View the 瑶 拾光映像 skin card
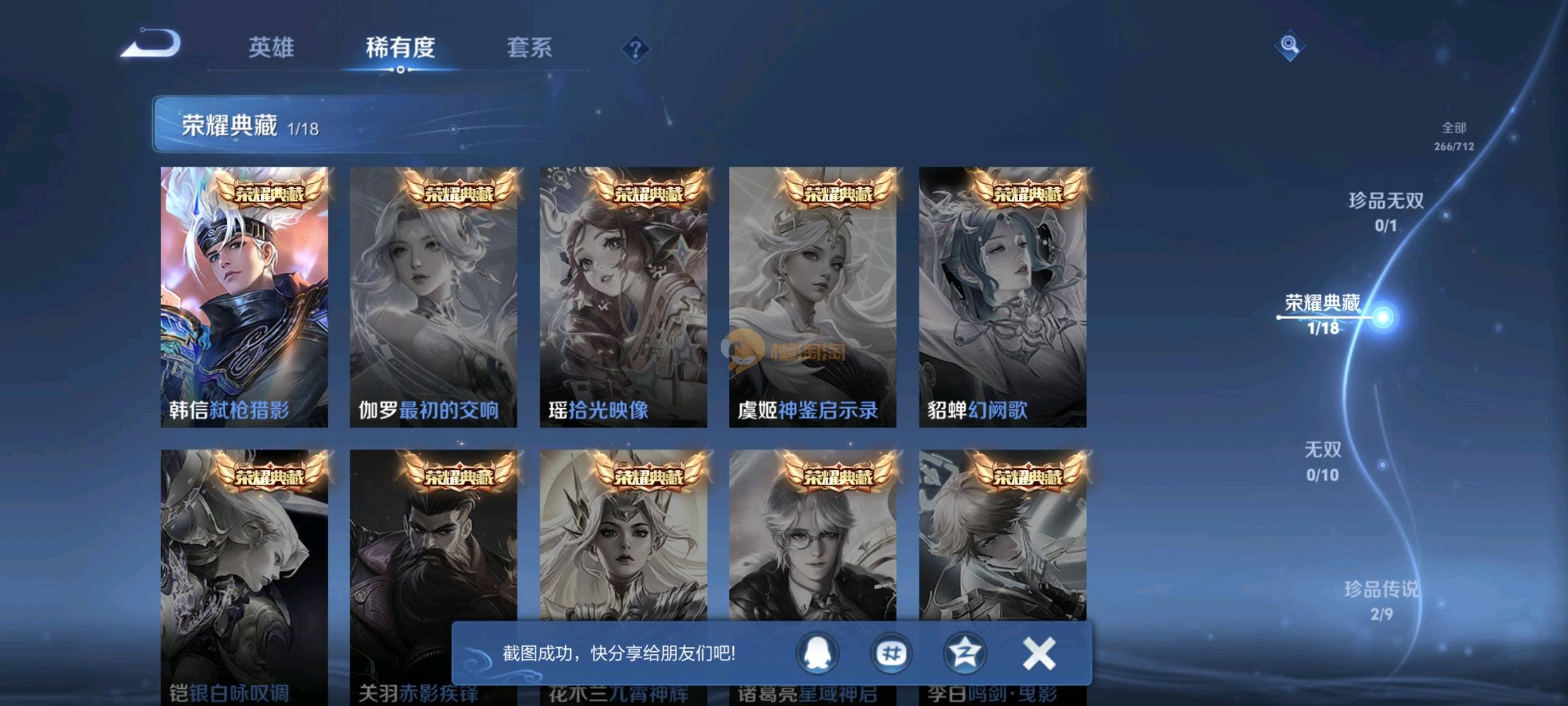 (623, 297)
